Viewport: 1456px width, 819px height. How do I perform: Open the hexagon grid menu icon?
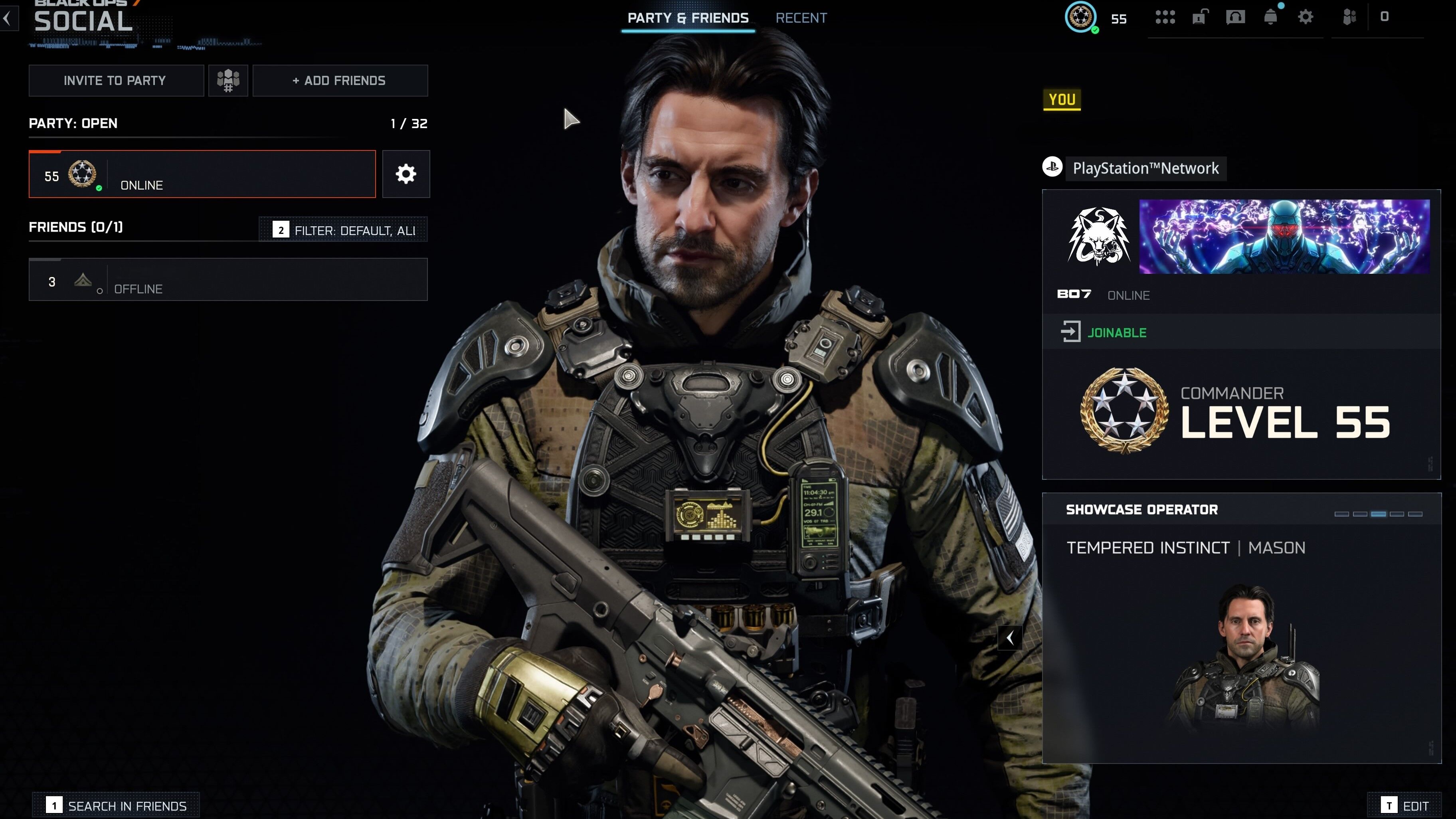[x=1165, y=18]
